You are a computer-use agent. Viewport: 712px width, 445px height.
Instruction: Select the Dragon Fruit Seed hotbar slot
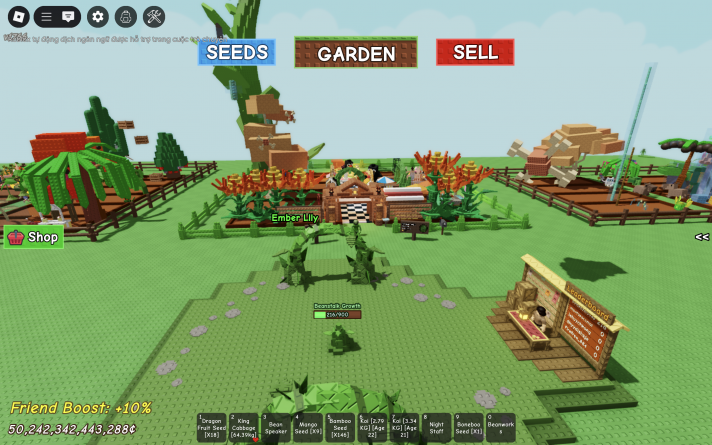click(212, 427)
